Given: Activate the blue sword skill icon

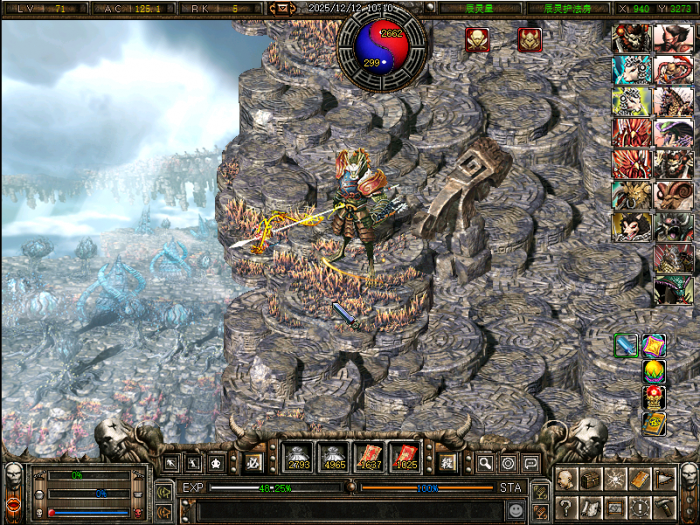Looking at the screenshot, I should 626,346.
